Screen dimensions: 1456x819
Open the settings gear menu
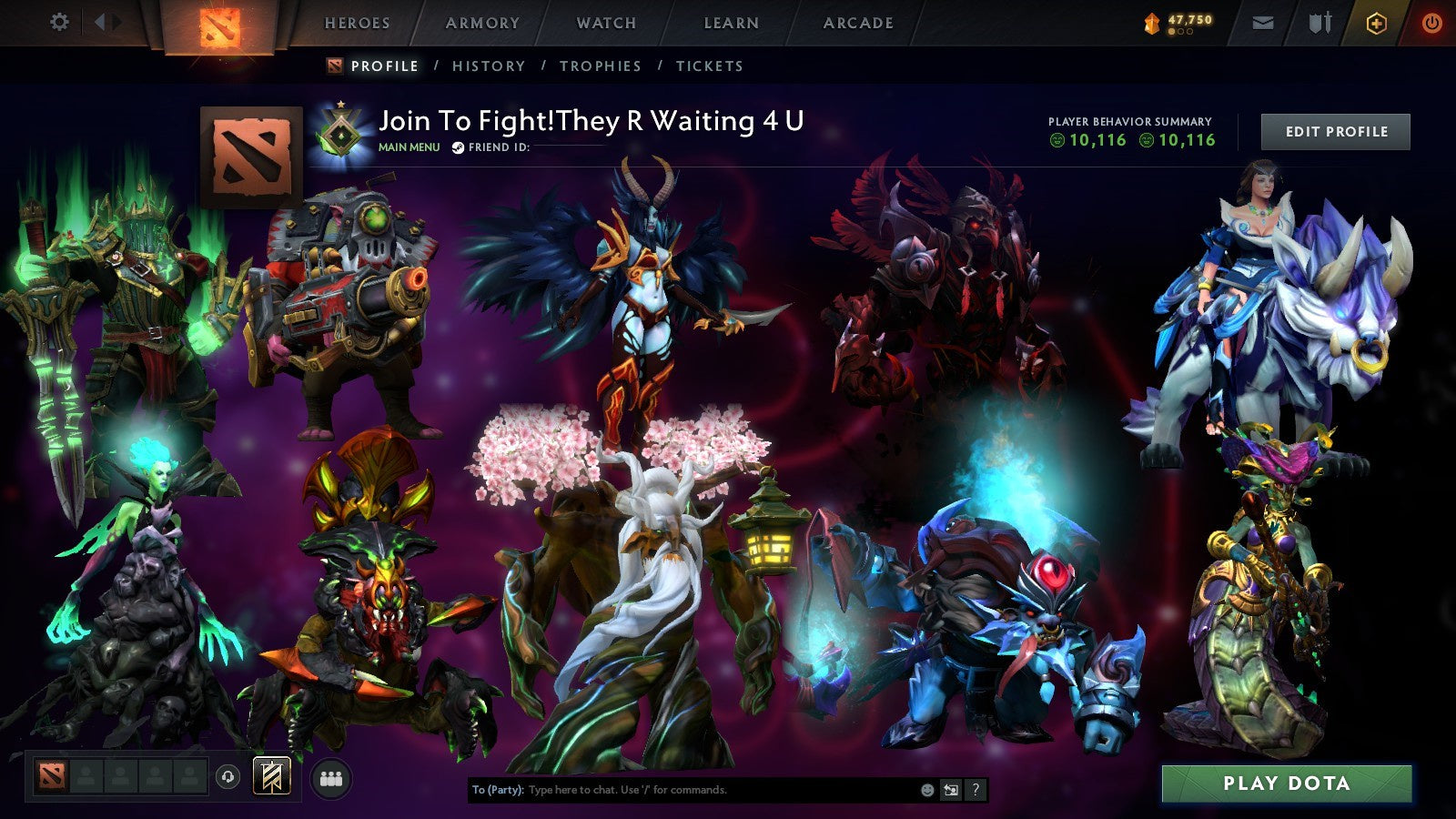coord(60,21)
